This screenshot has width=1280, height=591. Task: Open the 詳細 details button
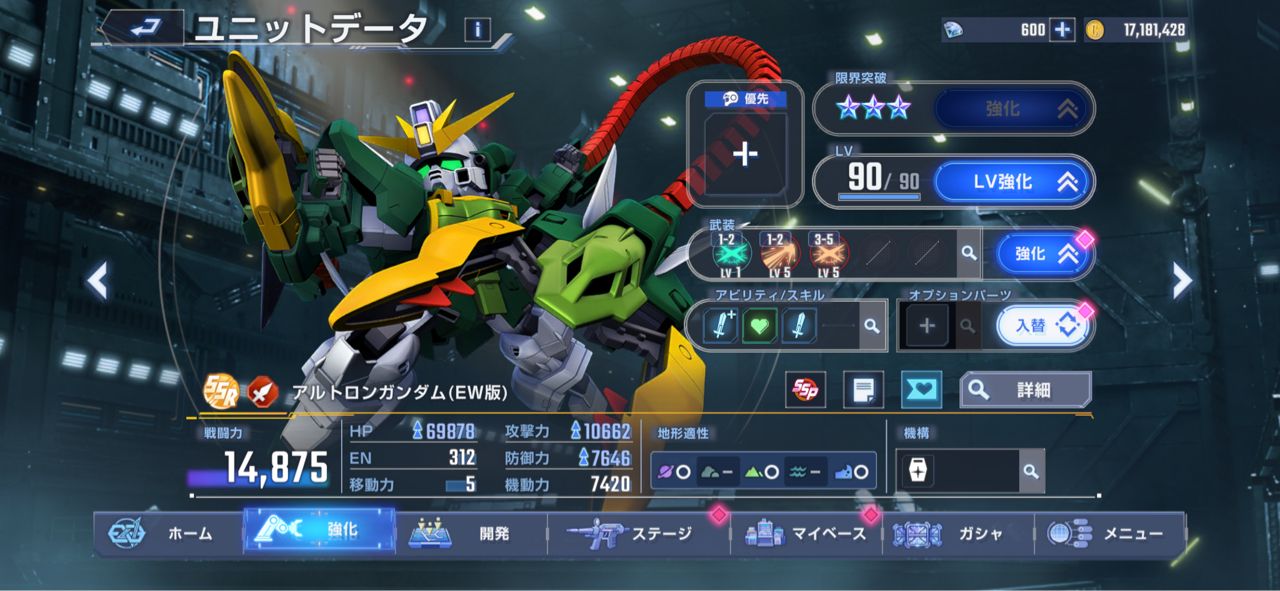click(x=1025, y=390)
